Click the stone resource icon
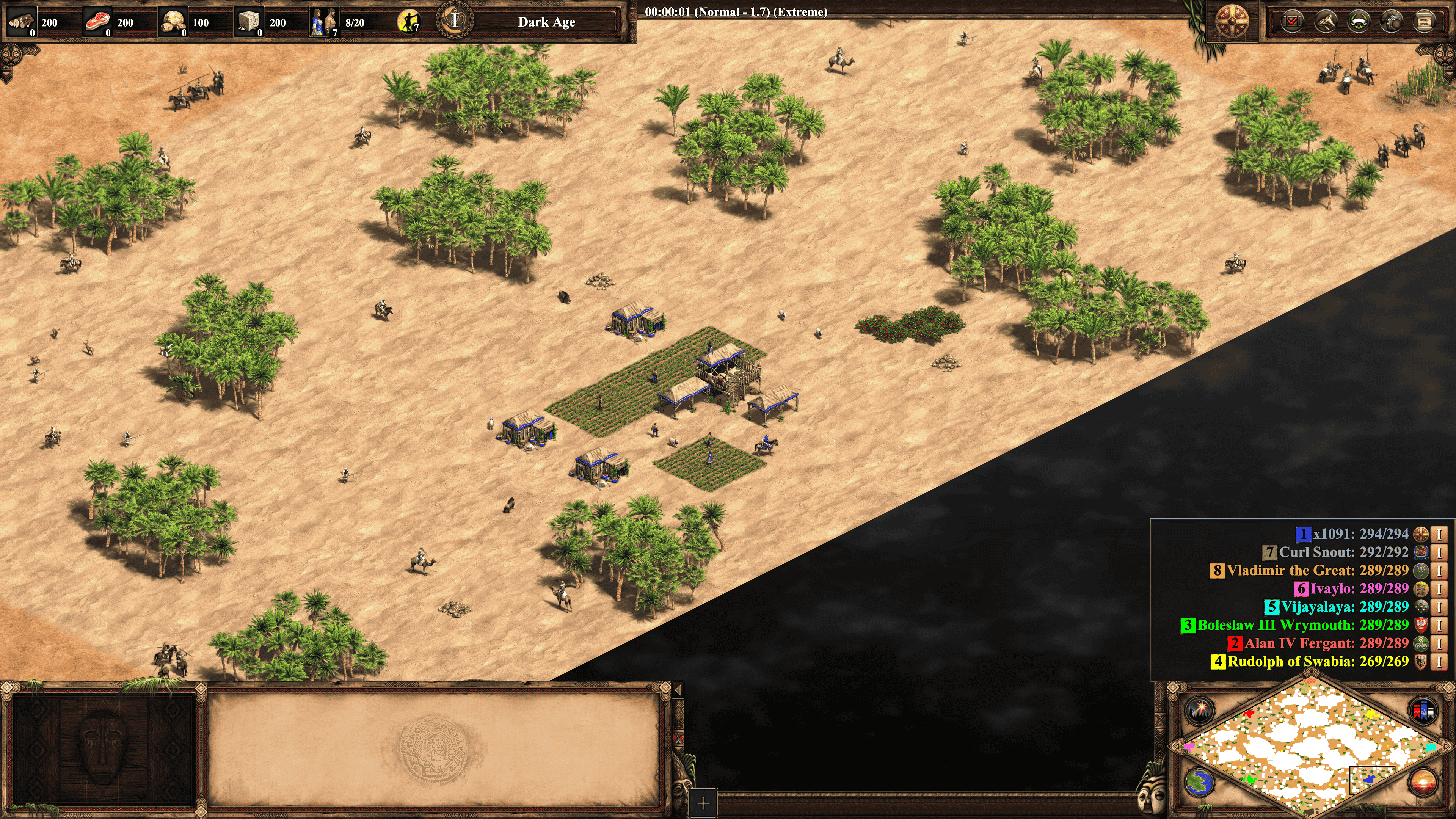Image resolution: width=1456 pixels, height=819 pixels. pyautogui.click(x=249, y=22)
